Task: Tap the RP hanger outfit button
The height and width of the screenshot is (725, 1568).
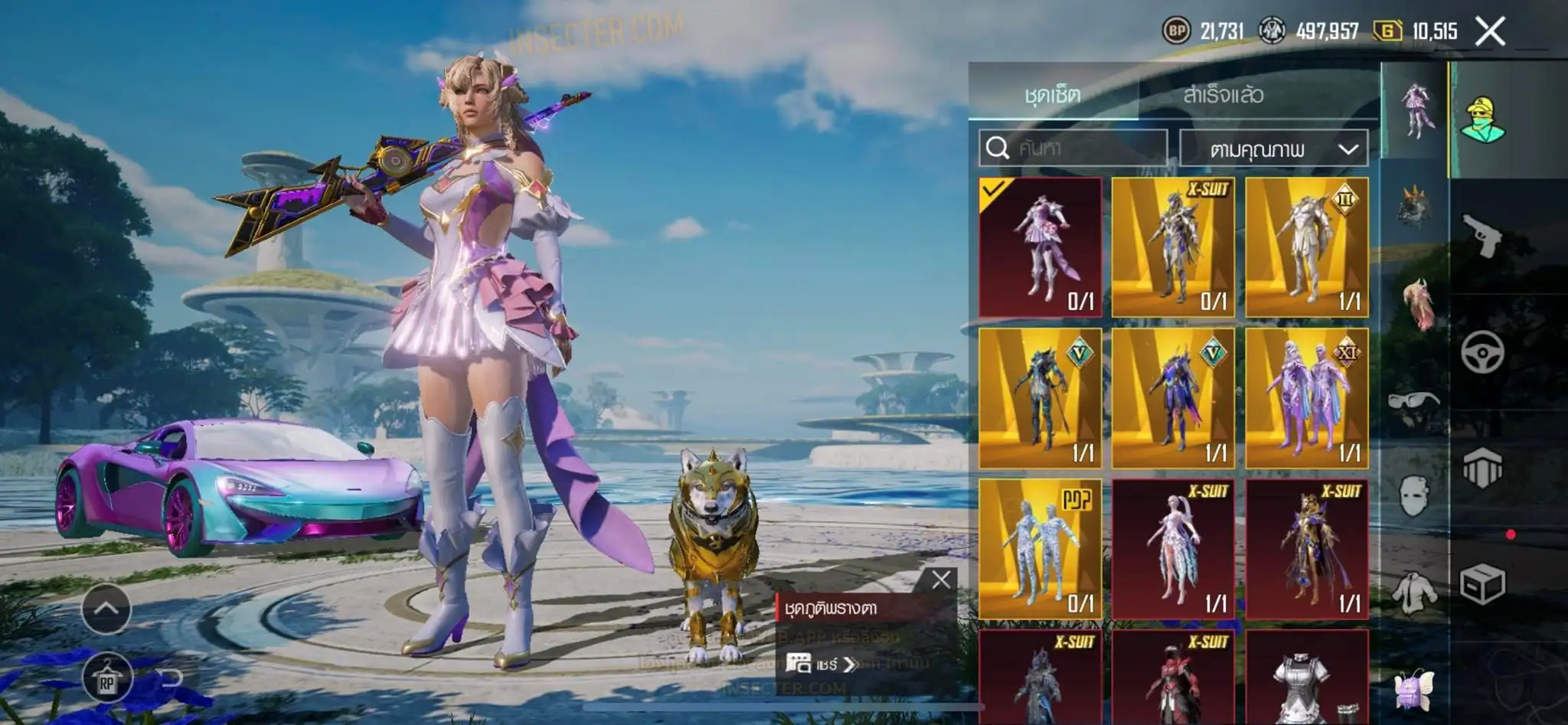Action: [106, 680]
